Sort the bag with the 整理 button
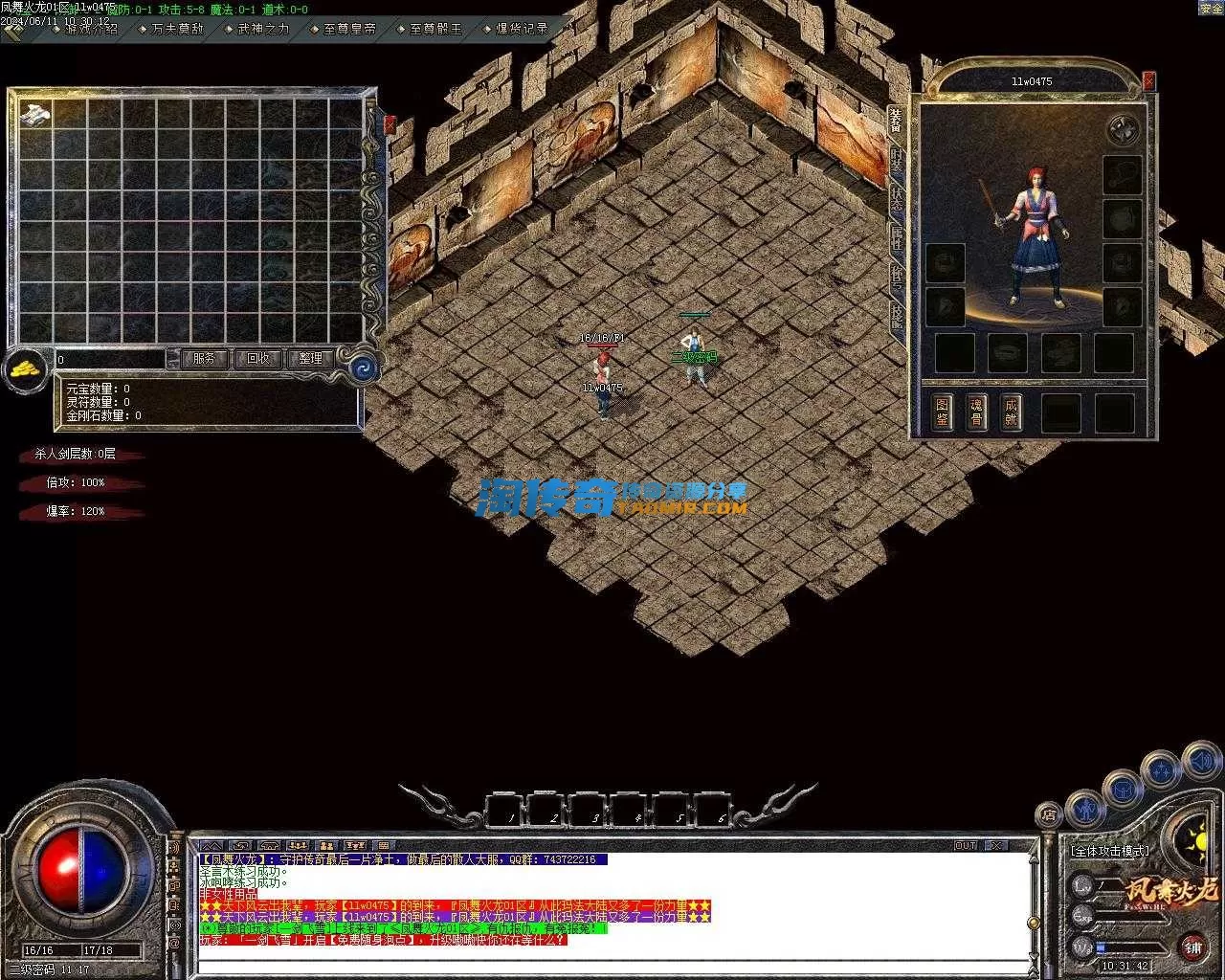This screenshot has width=1225, height=980. click(x=310, y=359)
